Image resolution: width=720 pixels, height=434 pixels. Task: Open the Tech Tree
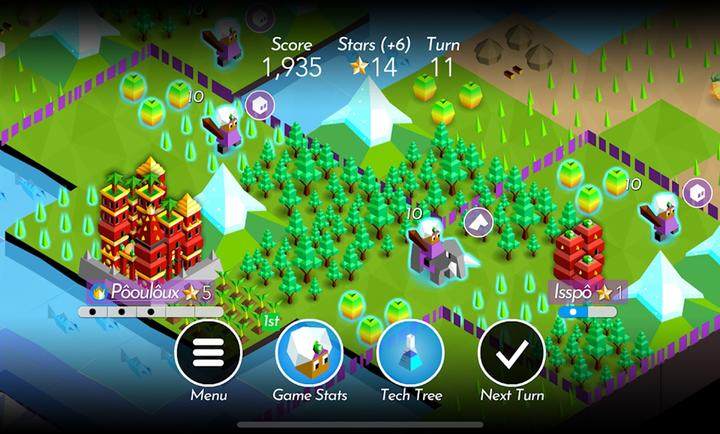point(410,353)
